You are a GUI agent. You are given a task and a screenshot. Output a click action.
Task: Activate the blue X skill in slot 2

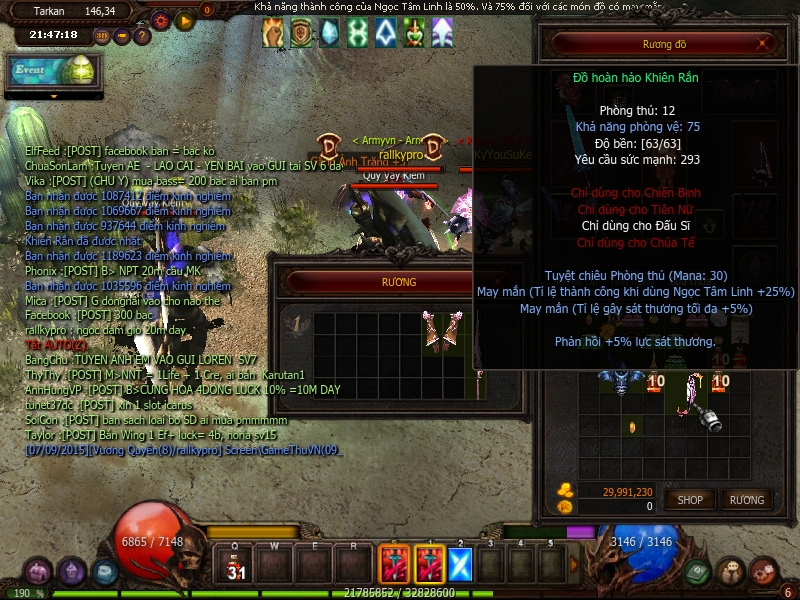pos(460,565)
